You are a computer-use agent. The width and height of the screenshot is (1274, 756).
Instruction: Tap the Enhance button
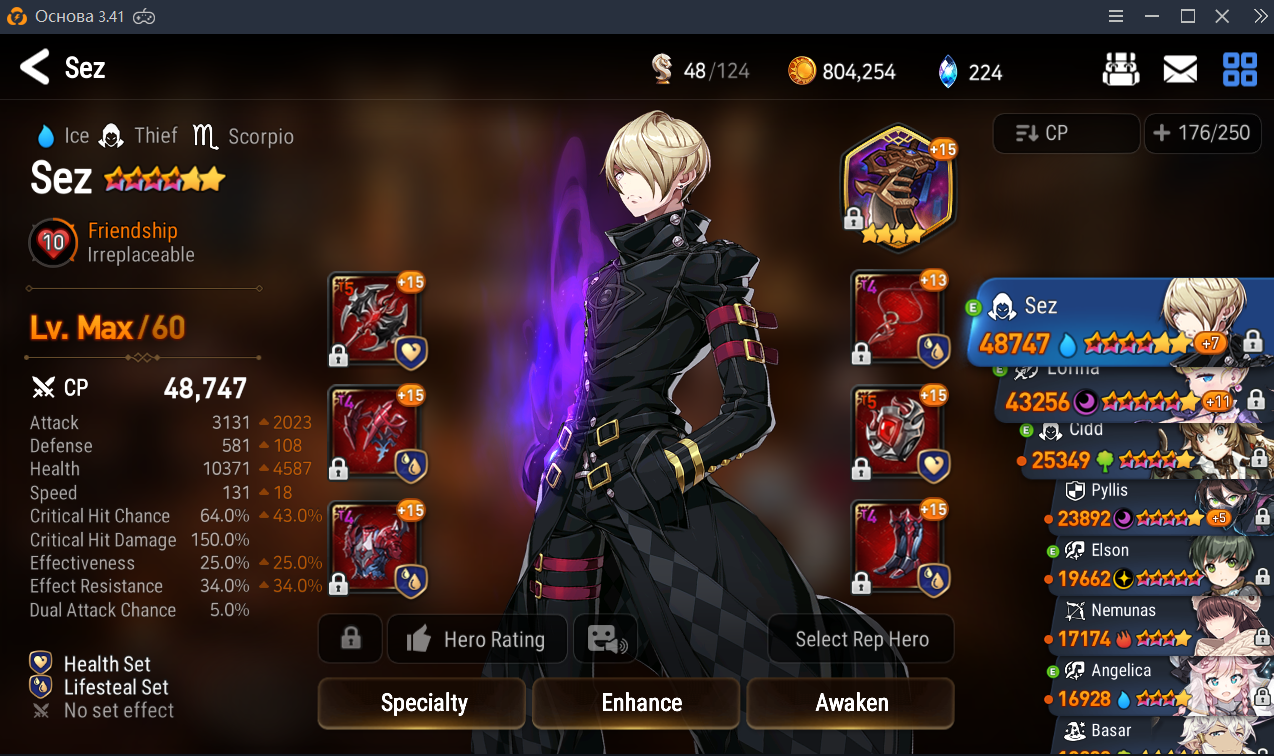point(641,703)
